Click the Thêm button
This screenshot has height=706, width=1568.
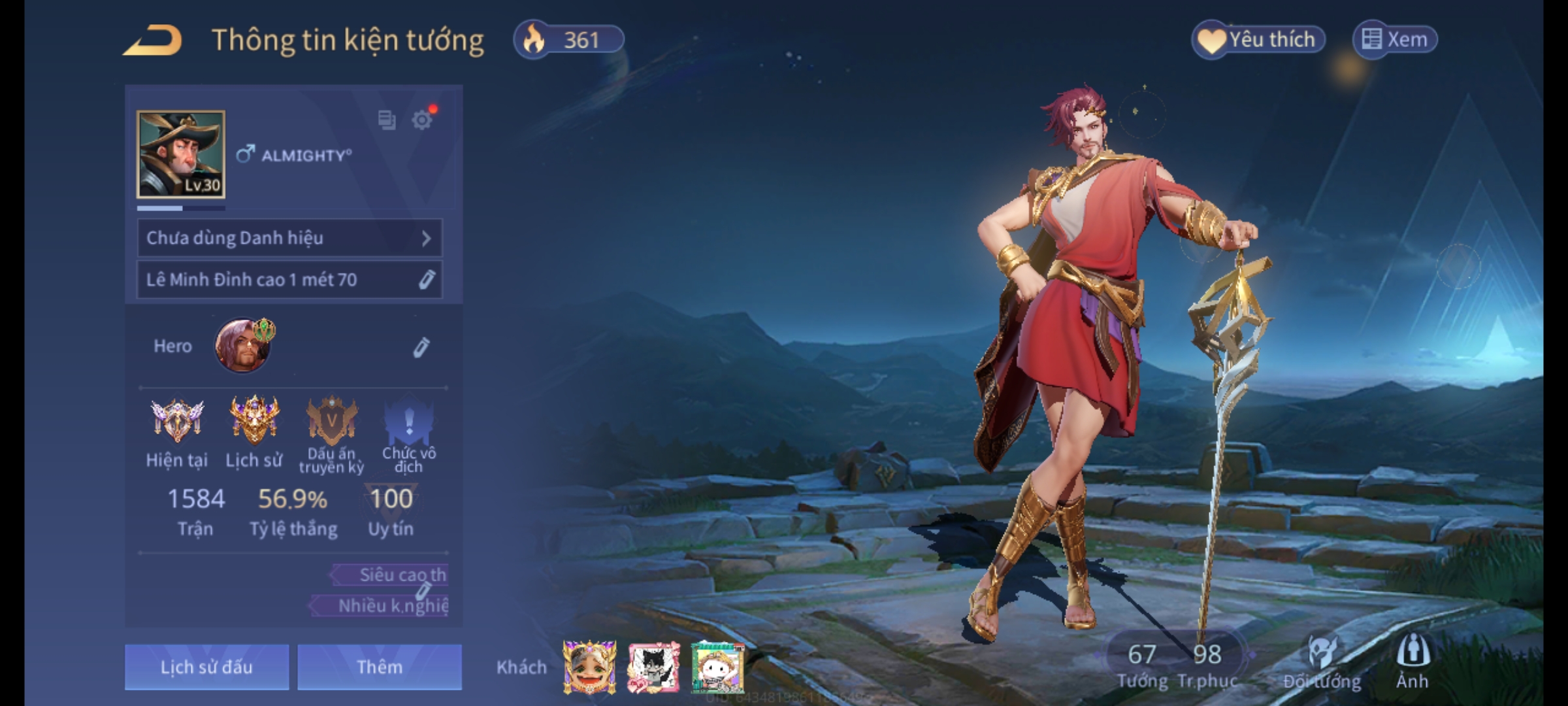click(x=380, y=667)
